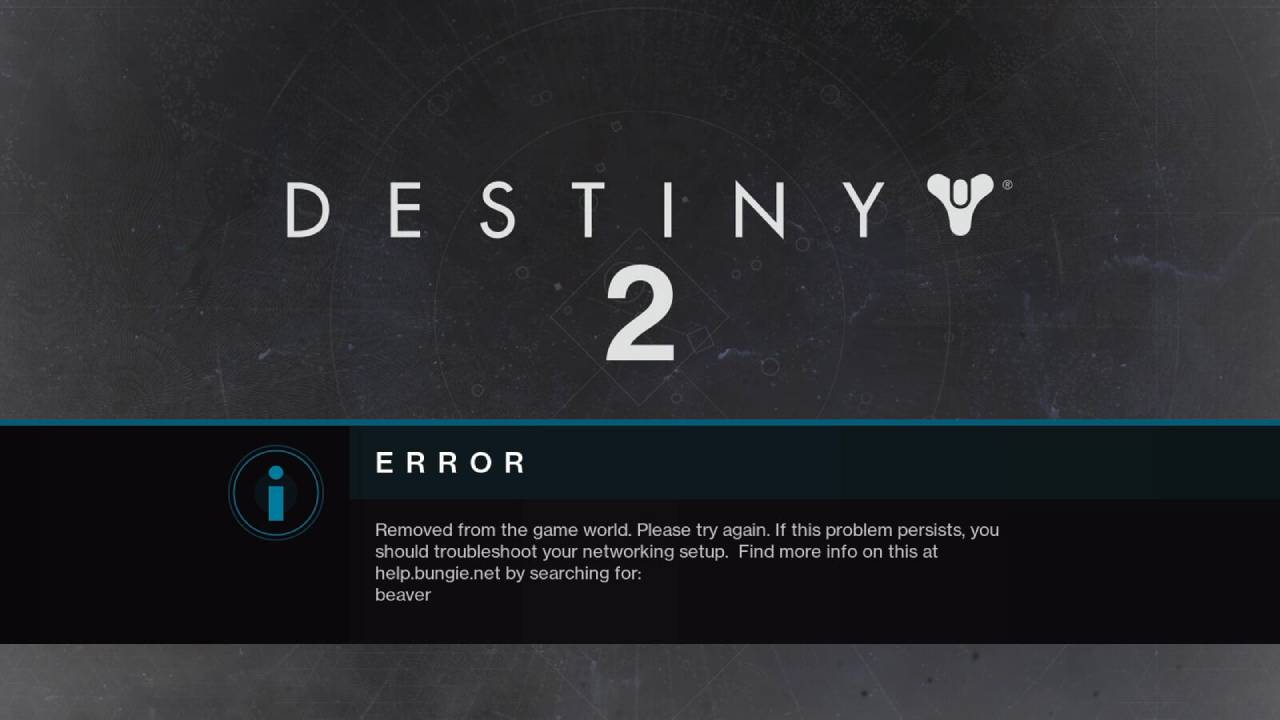Select the blue info icon beside the error

(x=276, y=492)
